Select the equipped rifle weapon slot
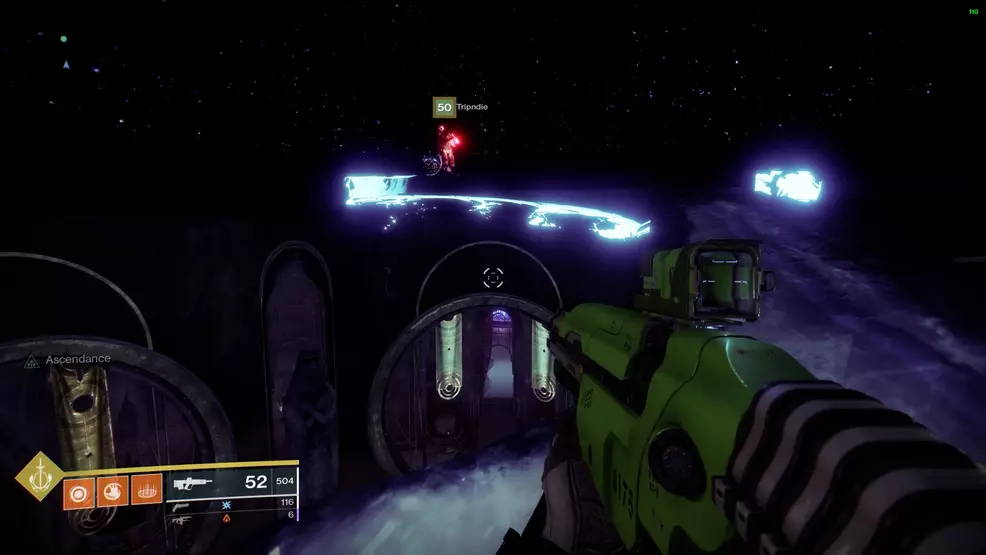This screenshot has height=555, width=986. click(193, 483)
